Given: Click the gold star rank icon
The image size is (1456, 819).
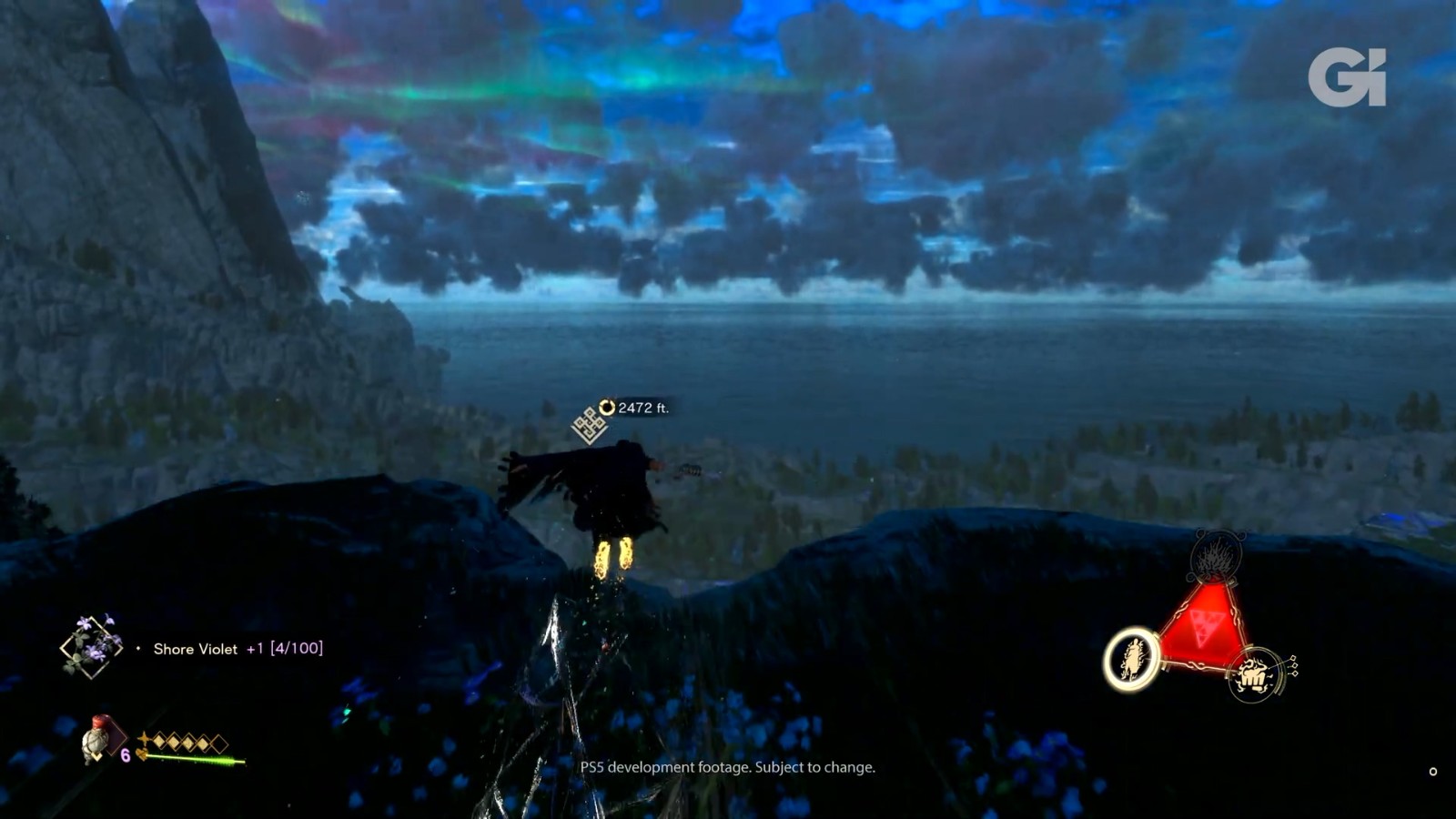Looking at the screenshot, I should click(143, 738).
